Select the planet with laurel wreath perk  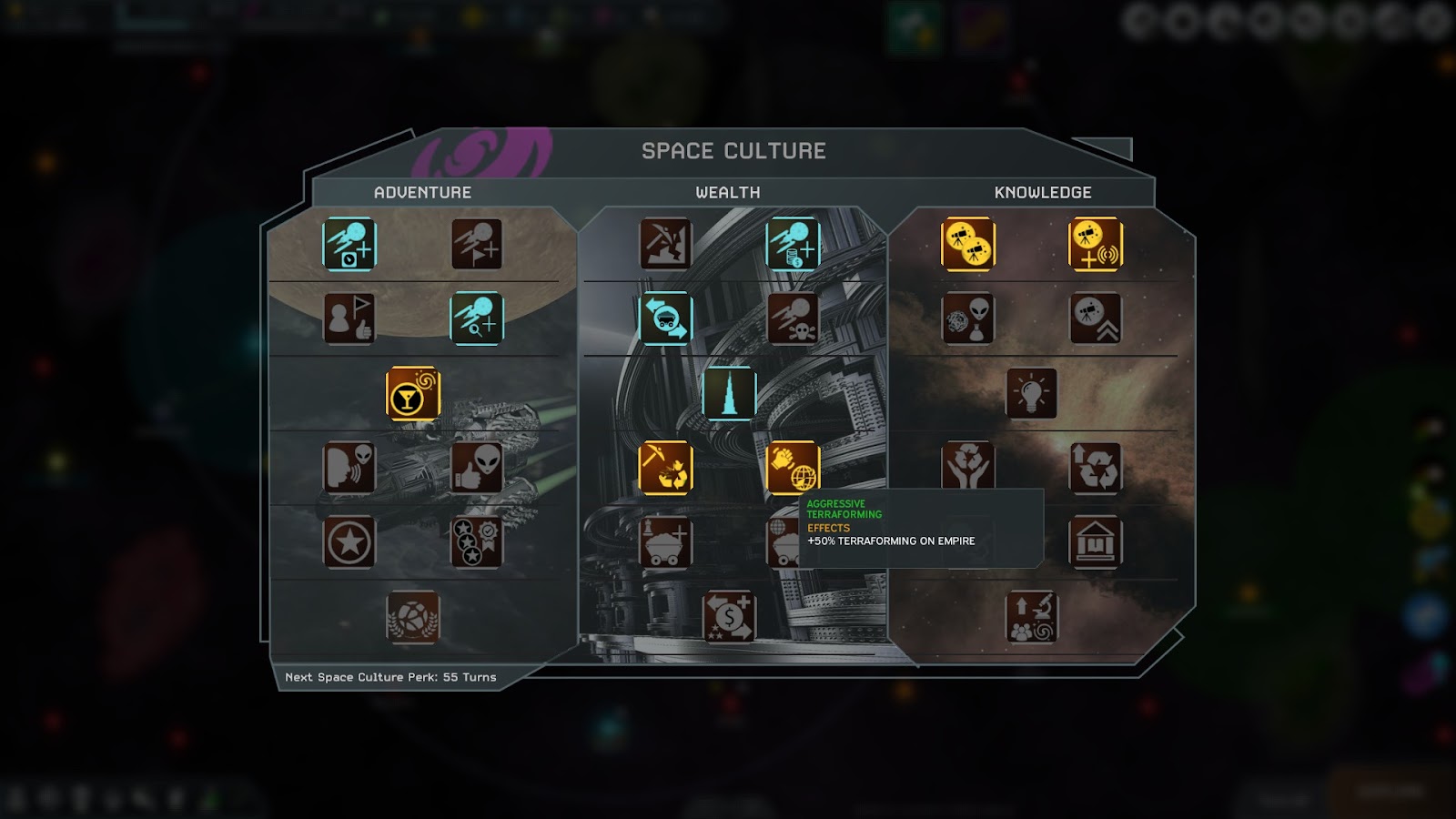[413, 618]
